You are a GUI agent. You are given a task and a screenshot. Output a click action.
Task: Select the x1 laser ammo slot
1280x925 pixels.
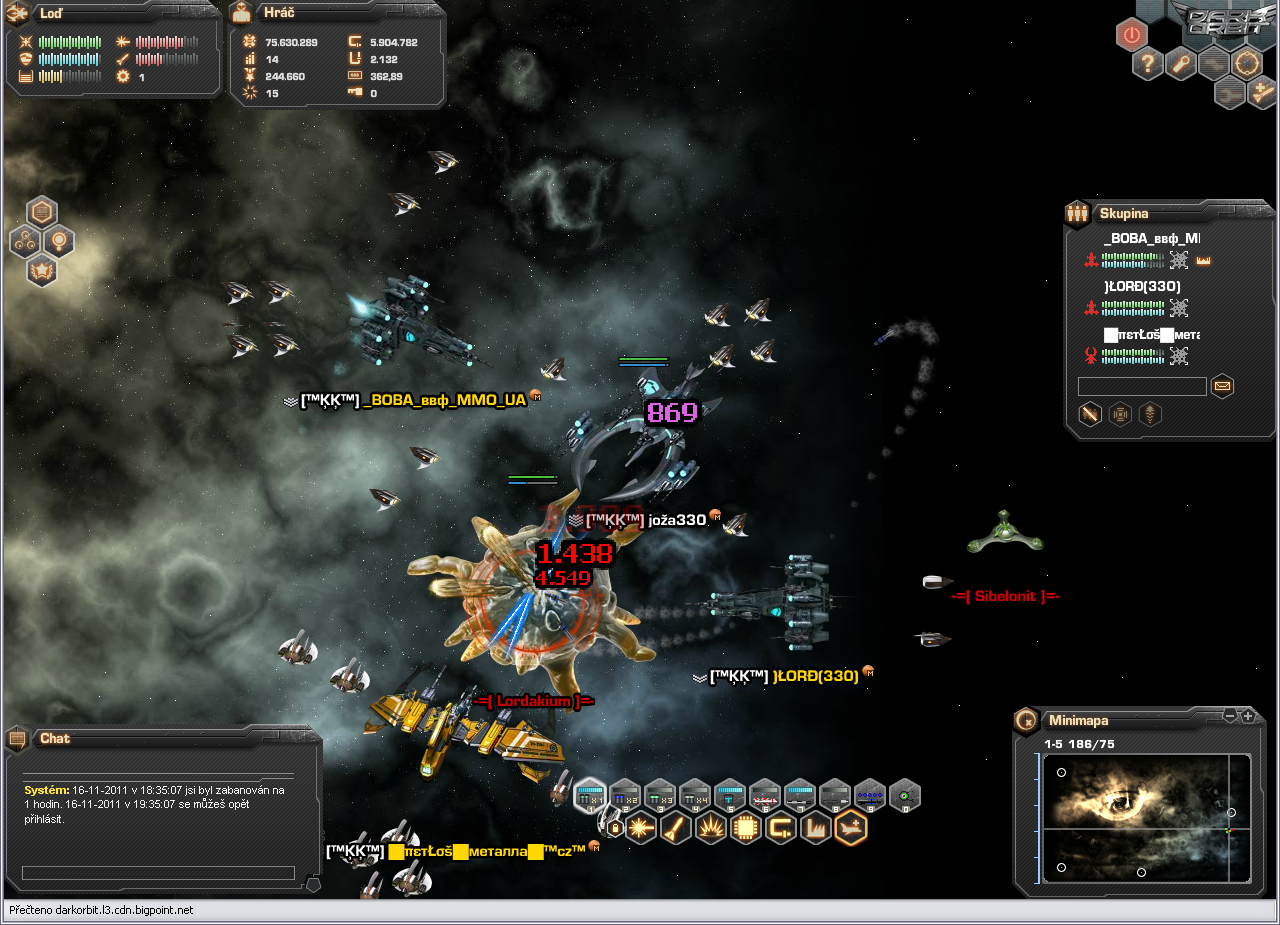(591, 796)
